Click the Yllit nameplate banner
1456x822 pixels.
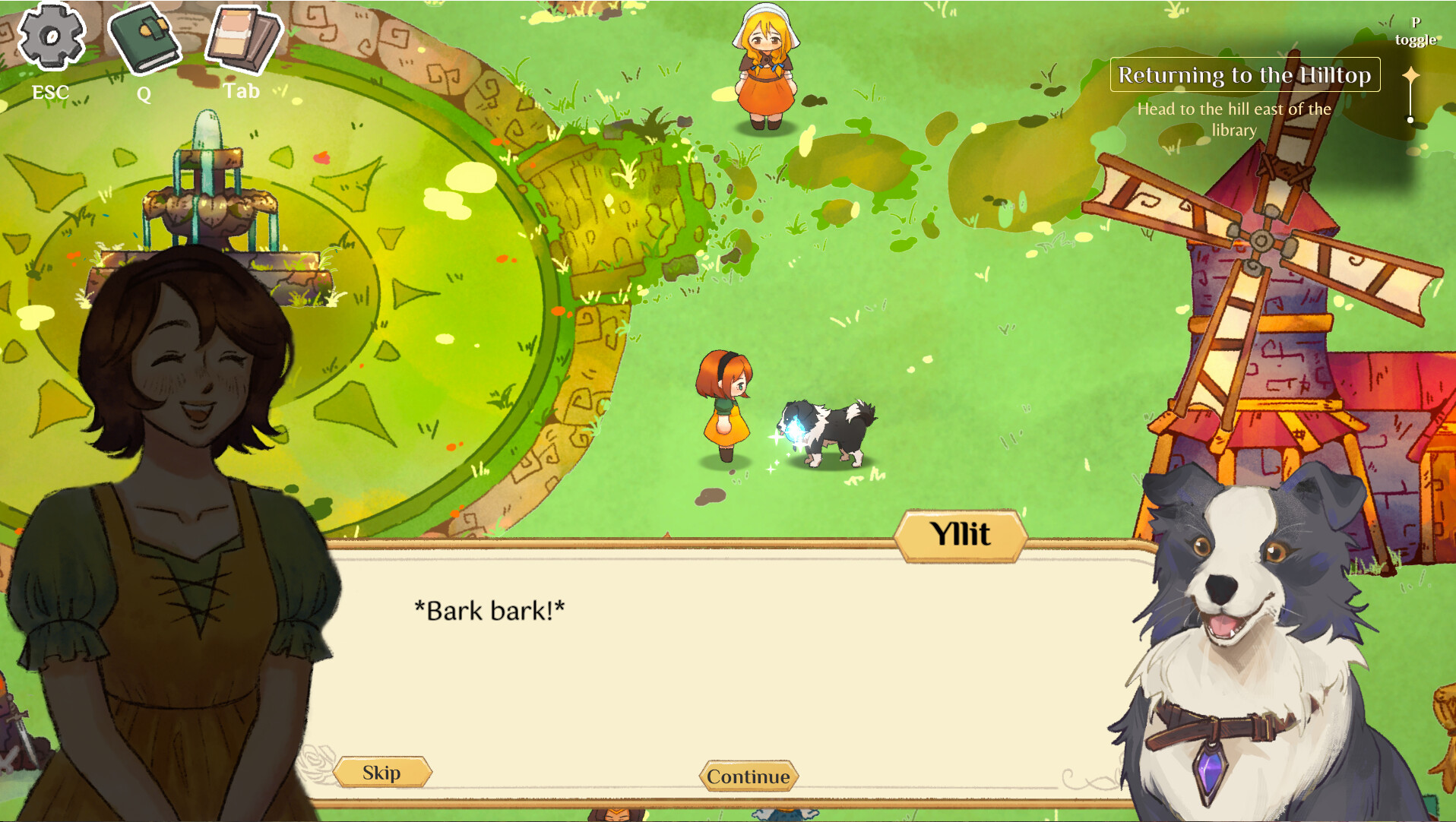[961, 533]
